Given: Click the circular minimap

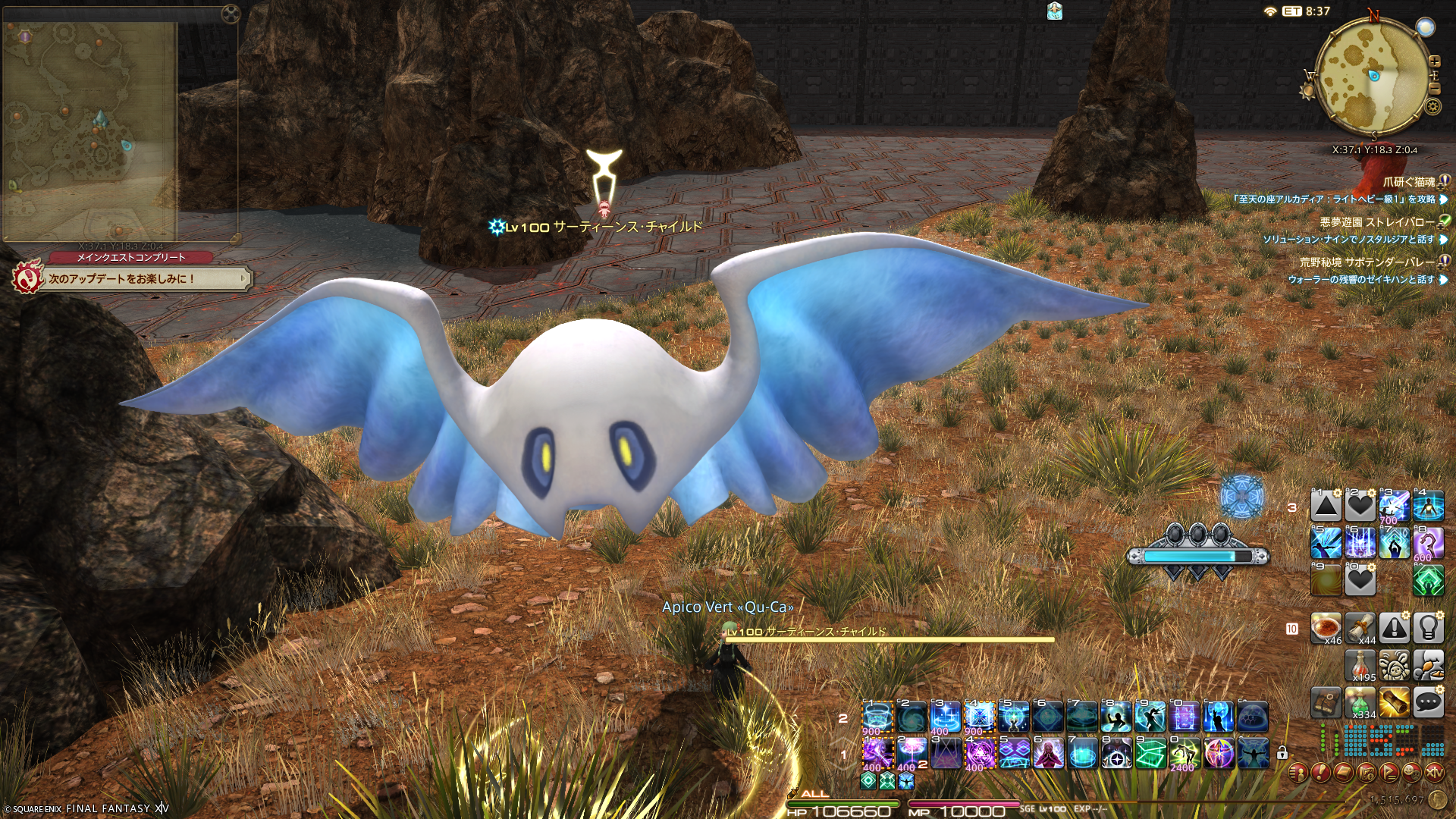Looking at the screenshot, I should click(x=1373, y=74).
